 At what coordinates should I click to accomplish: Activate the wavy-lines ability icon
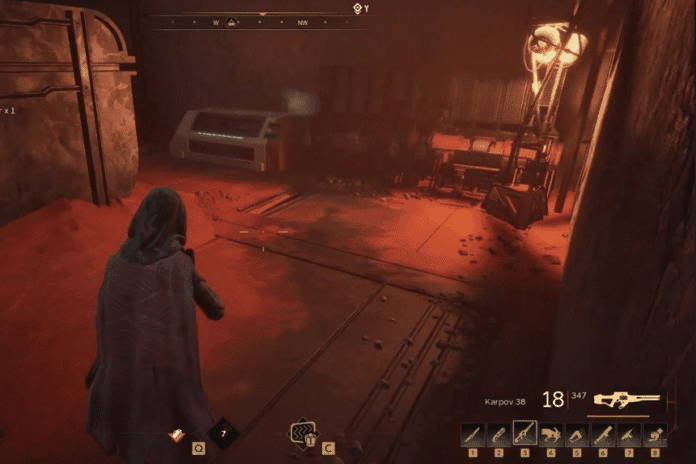coord(300,432)
